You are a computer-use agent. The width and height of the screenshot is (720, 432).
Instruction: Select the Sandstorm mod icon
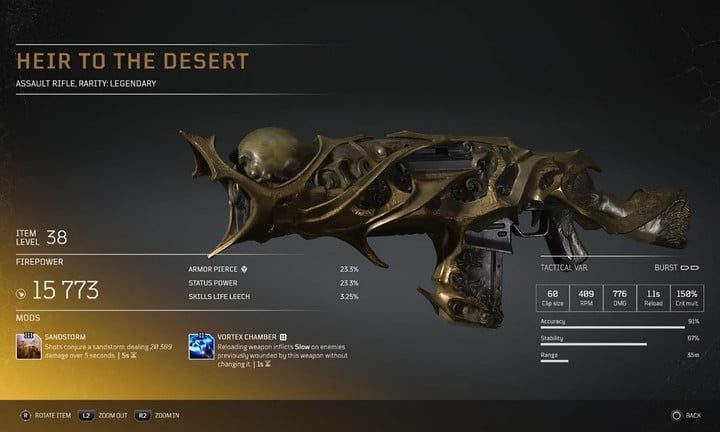pos(30,346)
